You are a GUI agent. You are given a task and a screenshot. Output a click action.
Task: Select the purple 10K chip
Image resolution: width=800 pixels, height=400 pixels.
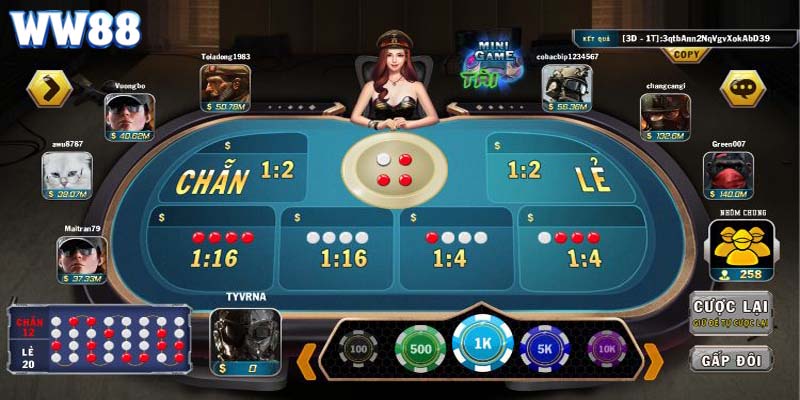pos(607,349)
